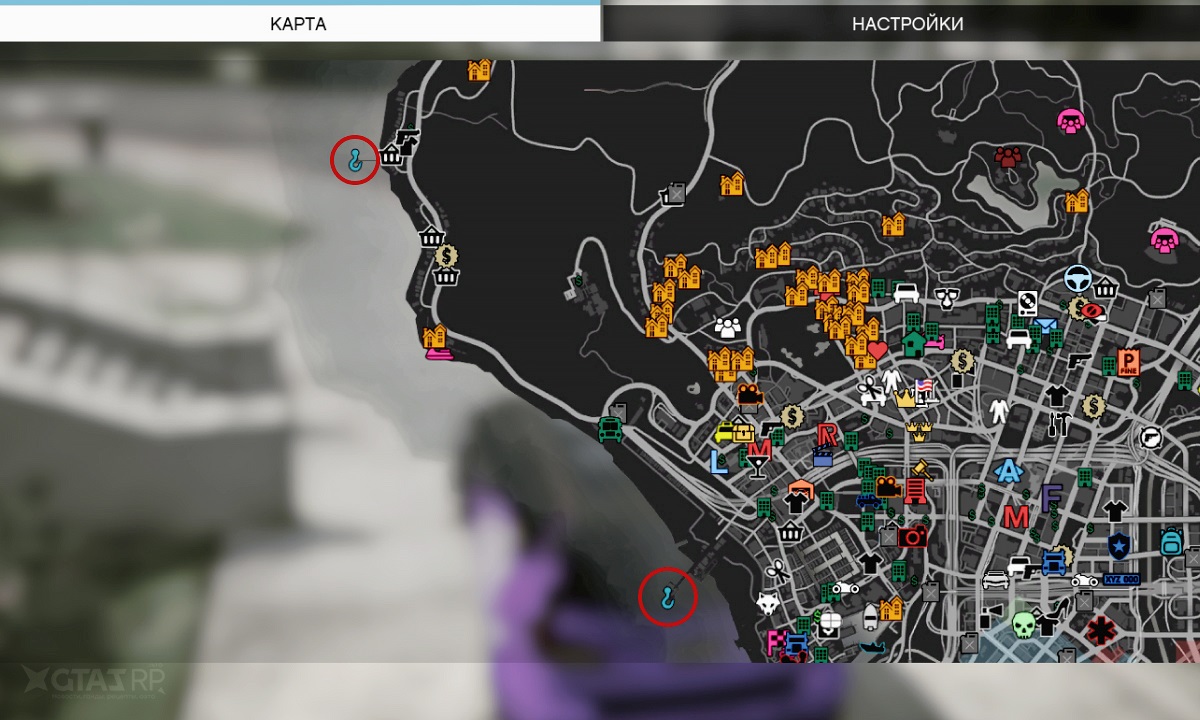The height and width of the screenshot is (720, 1200).
Task: Select the green bus station marker
Action: click(x=607, y=429)
